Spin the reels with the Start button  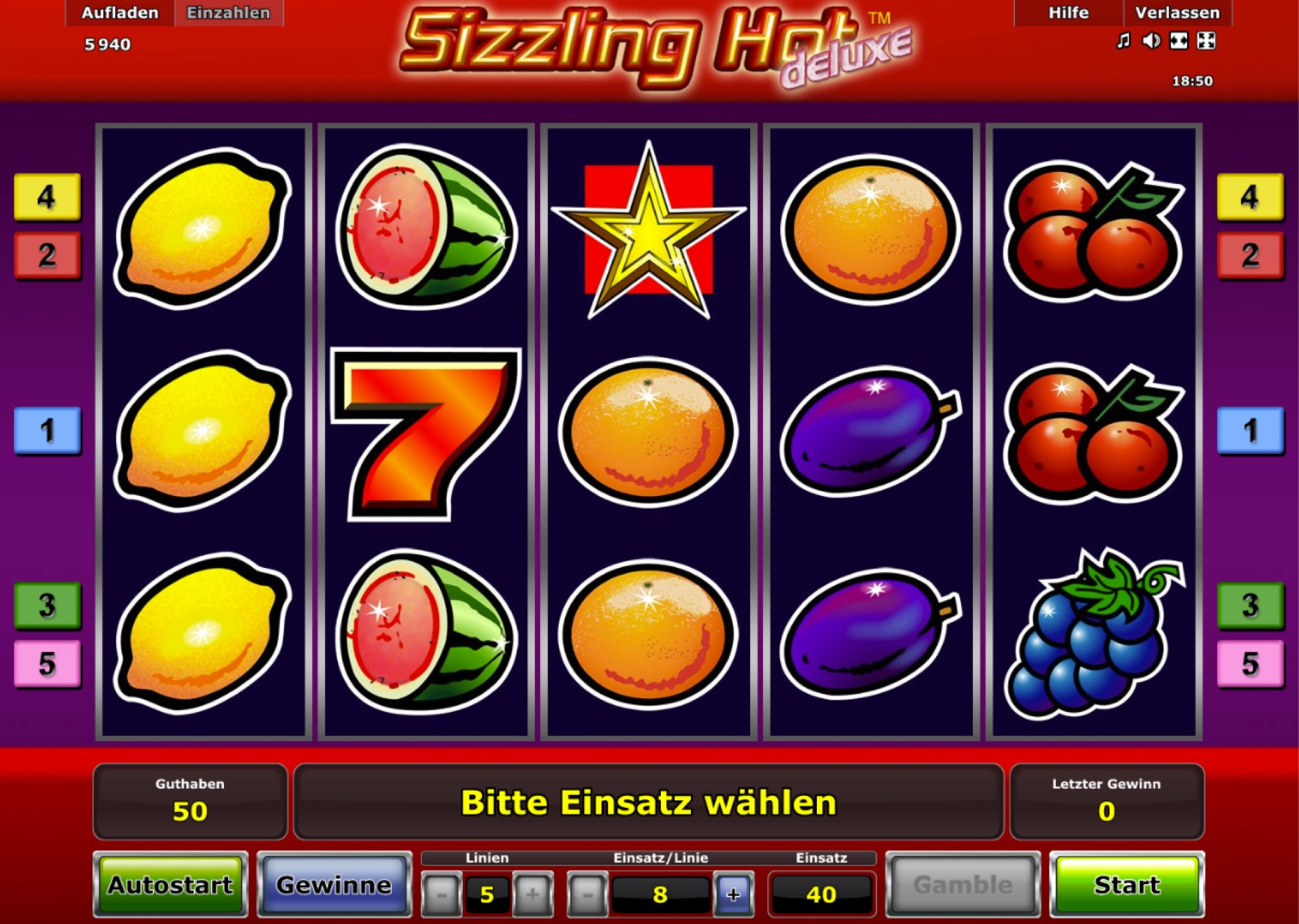point(1126,885)
